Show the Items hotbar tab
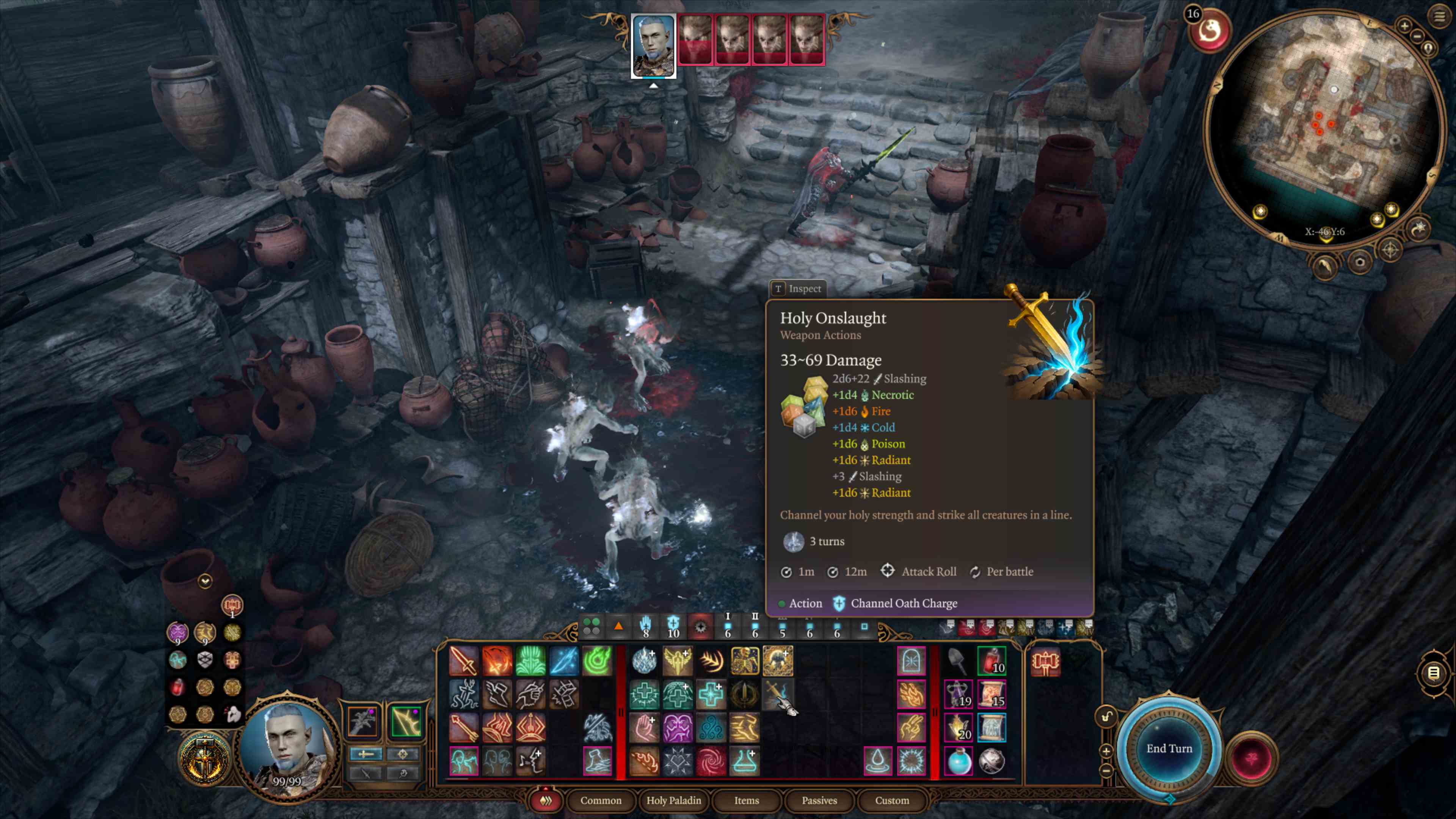 tap(746, 800)
